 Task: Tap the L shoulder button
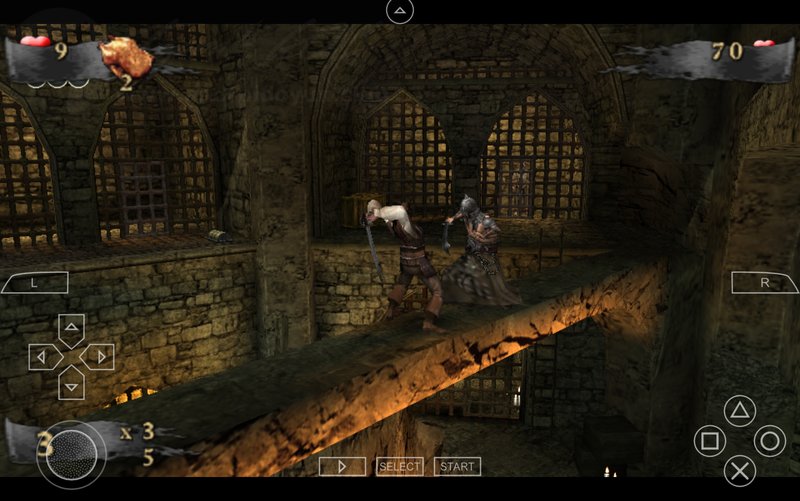point(34,283)
